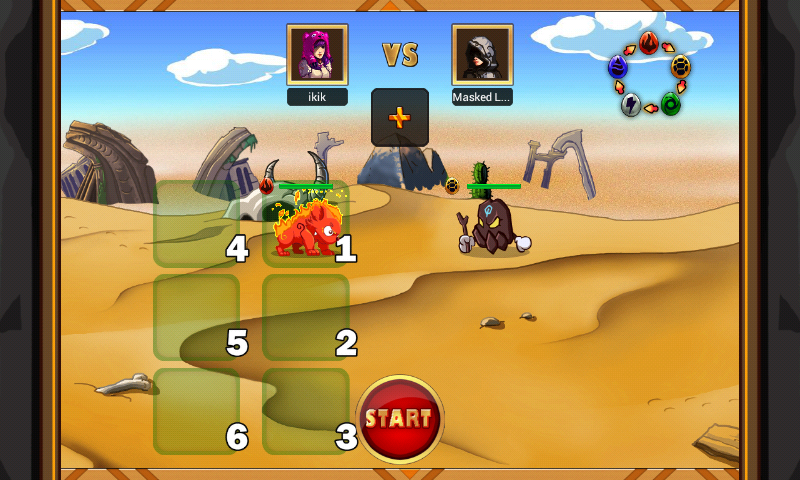The width and height of the screenshot is (800, 480).
Task: Open the element cycle chart
Action: pos(649,73)
